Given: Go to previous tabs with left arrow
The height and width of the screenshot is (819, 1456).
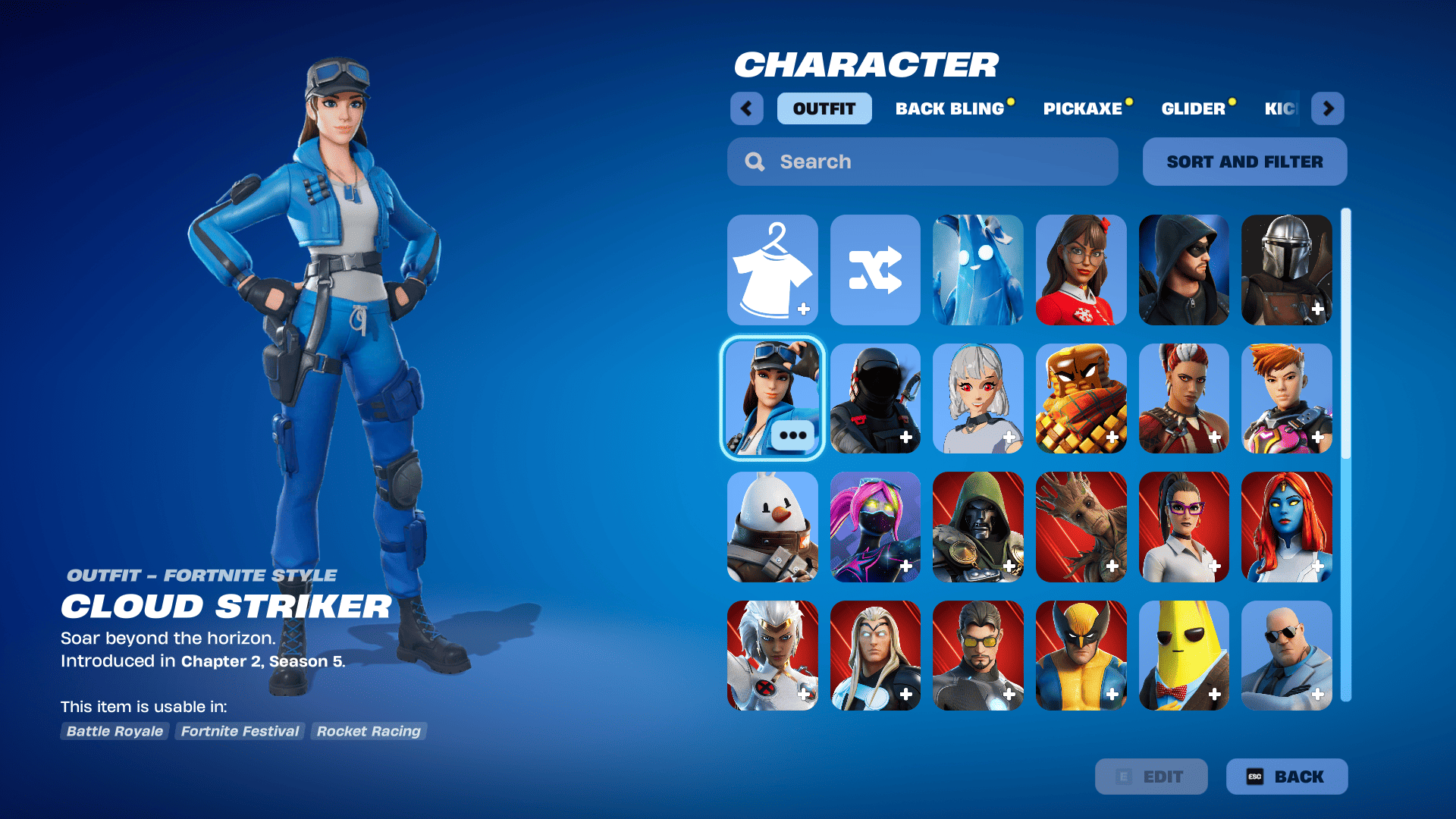Looking at the screenshot, I should [747, 108].
